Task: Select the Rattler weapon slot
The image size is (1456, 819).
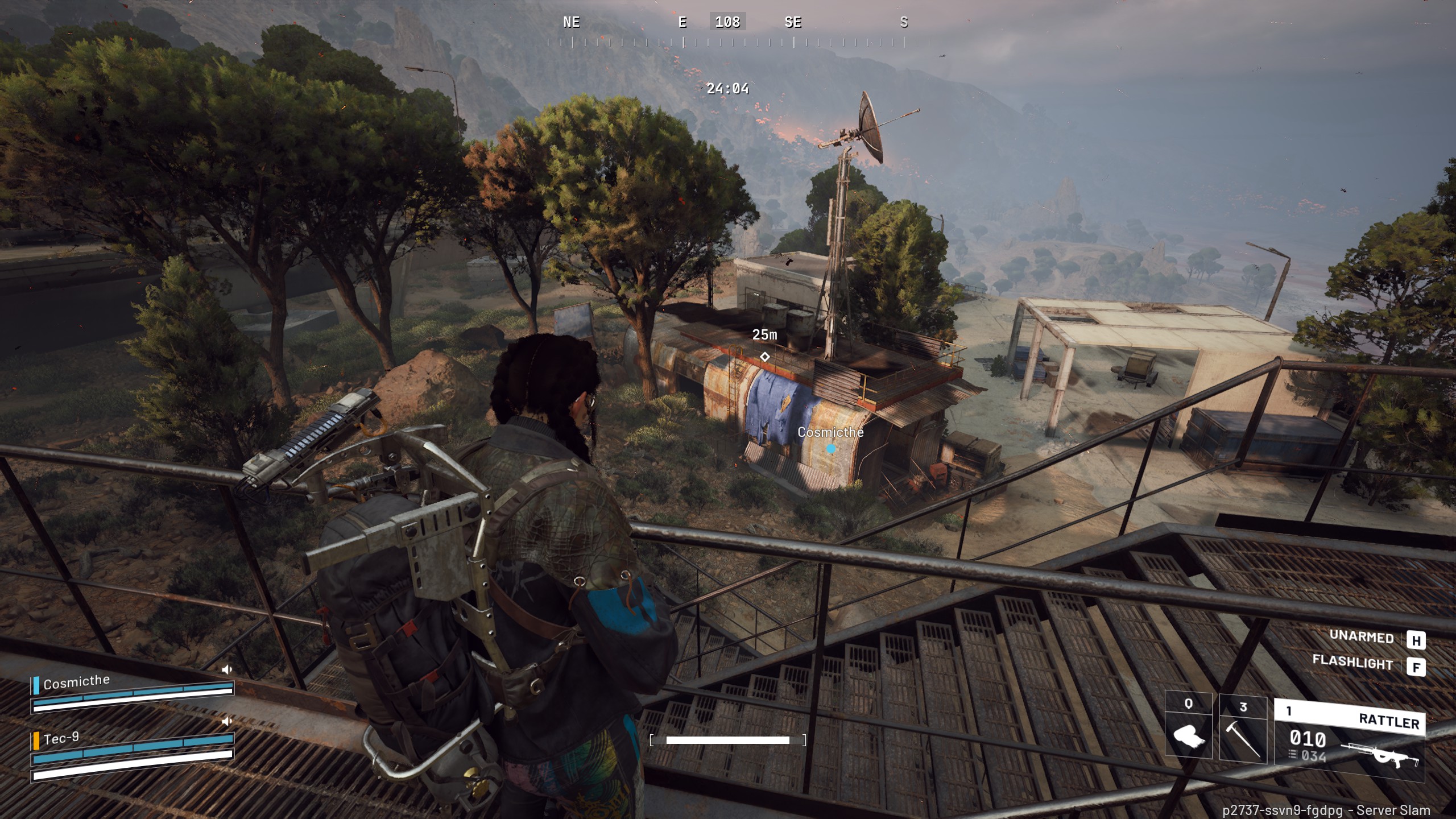Action: (1349, 741)
